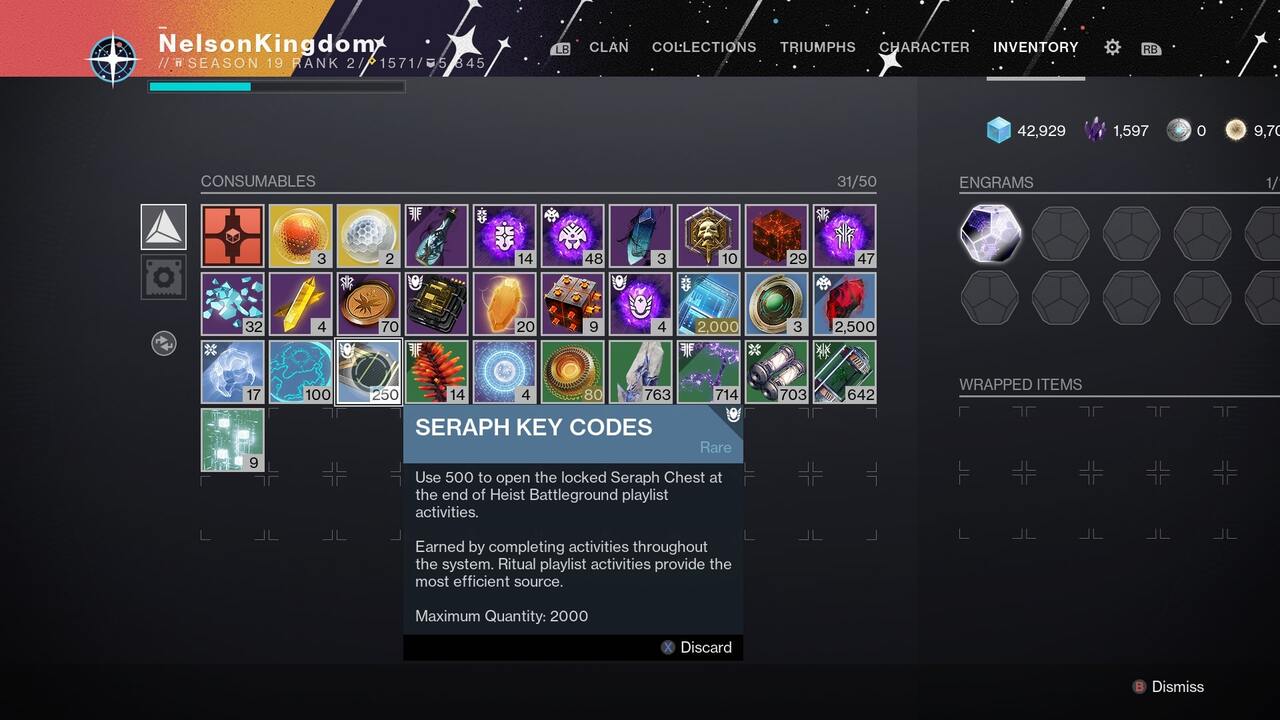Open the TRIUMPHS tab
The height and width of the screenshot is (720, 1280).
pyautogui.click(x=817, y=47)
